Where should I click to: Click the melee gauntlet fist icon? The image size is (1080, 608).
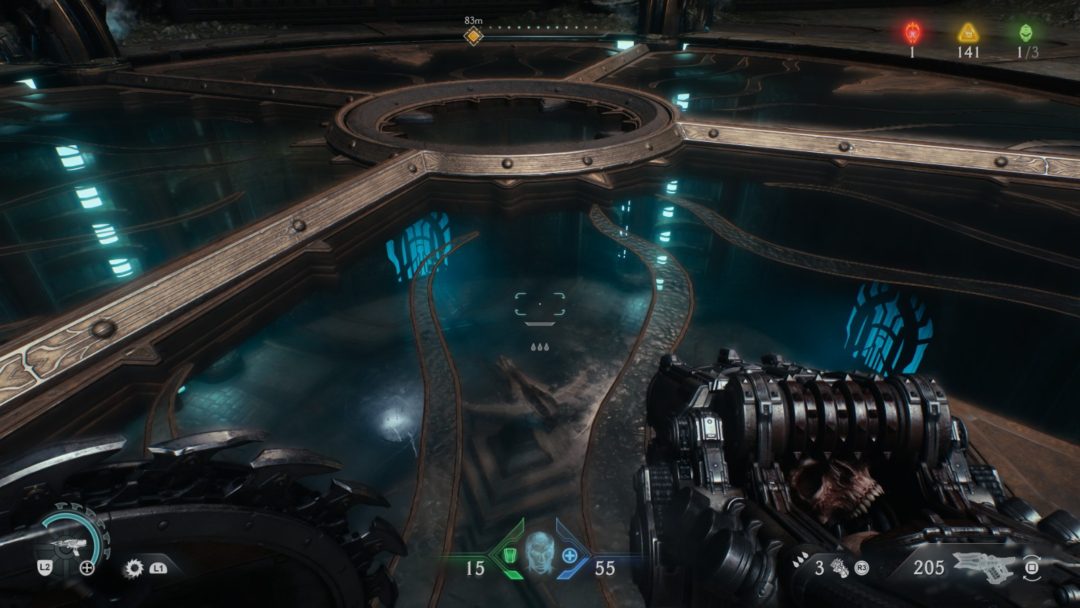click(x=839, y=569)
